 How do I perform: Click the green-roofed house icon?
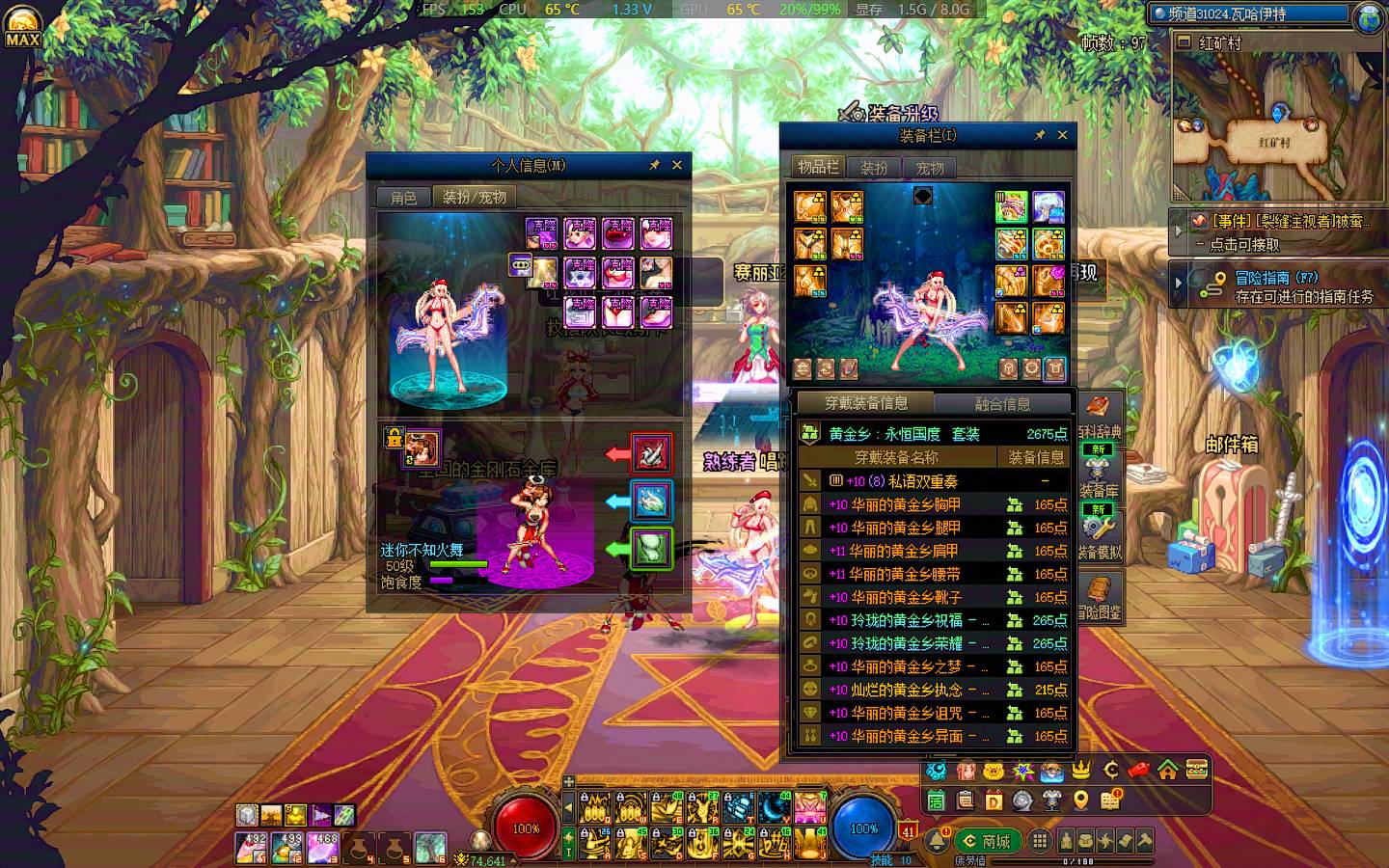point(1167,770)
